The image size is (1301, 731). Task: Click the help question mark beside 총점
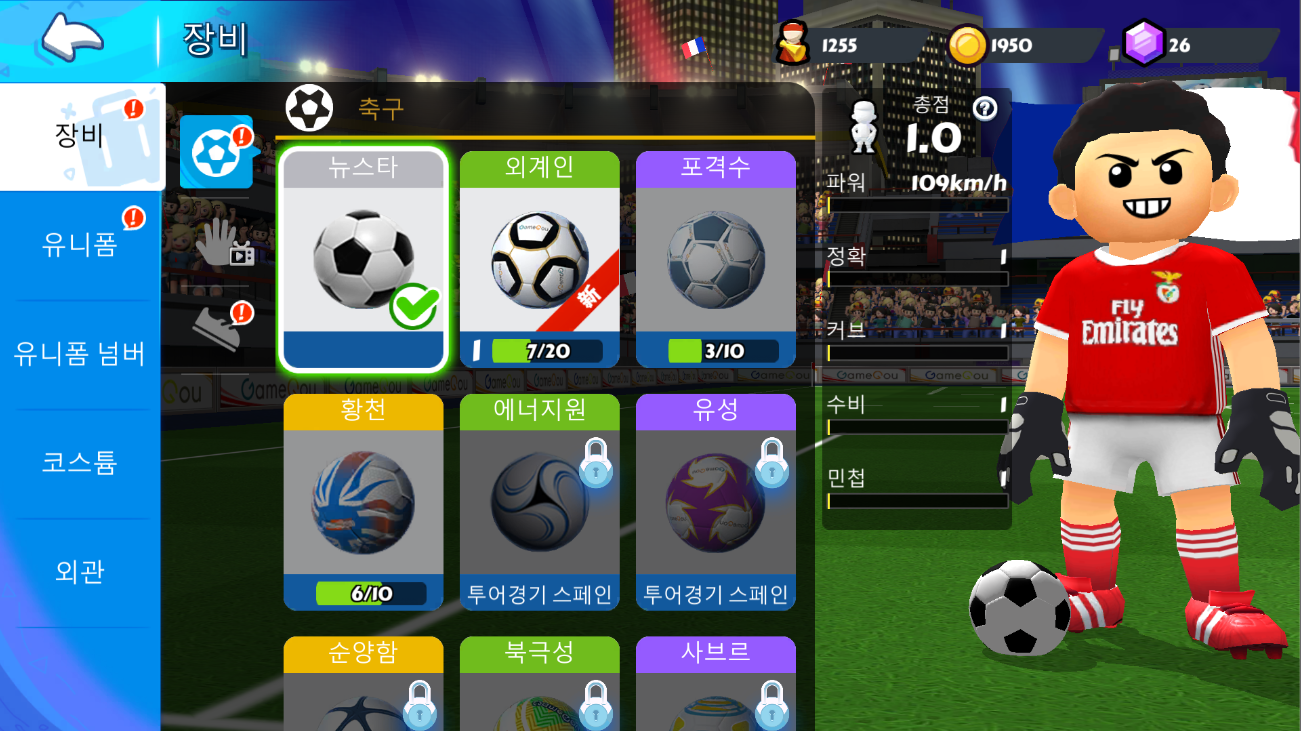coord(983,110)
